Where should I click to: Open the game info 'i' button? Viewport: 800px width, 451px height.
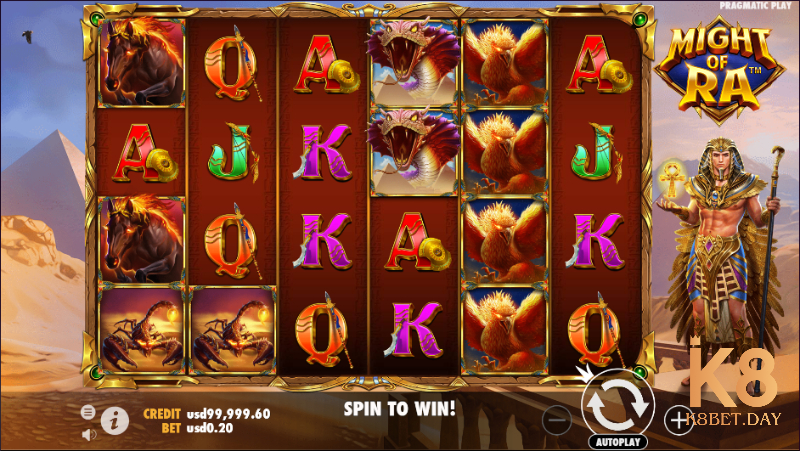(x=116, y=421)
